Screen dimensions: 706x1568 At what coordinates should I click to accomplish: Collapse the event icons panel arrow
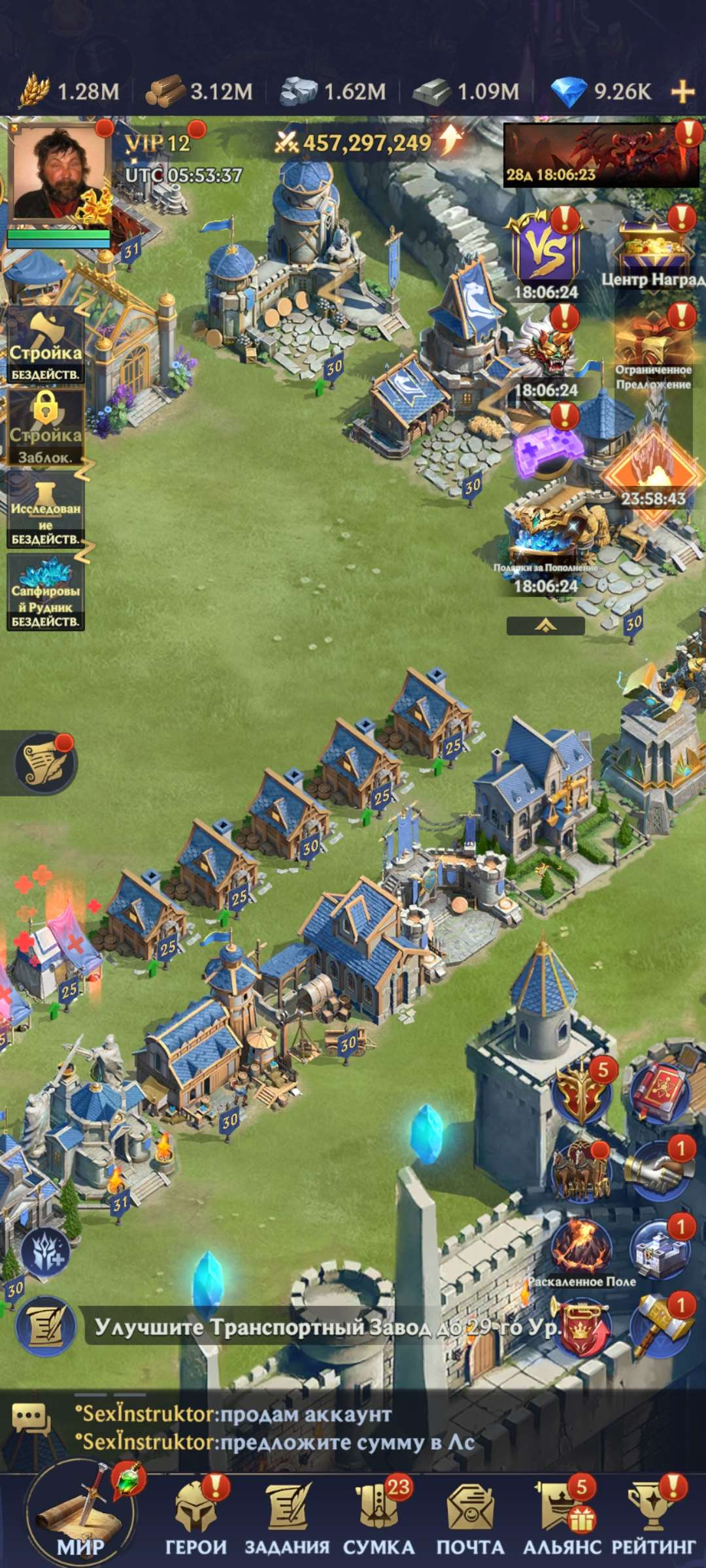coord(545,626)
